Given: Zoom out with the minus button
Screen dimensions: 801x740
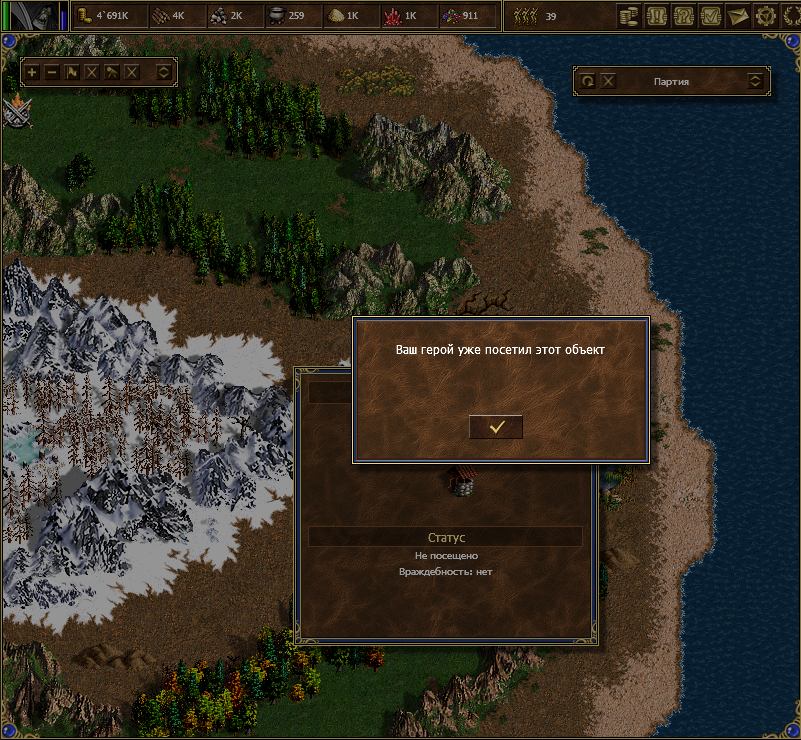Looking at the screenshot, I should pos(52,72).
